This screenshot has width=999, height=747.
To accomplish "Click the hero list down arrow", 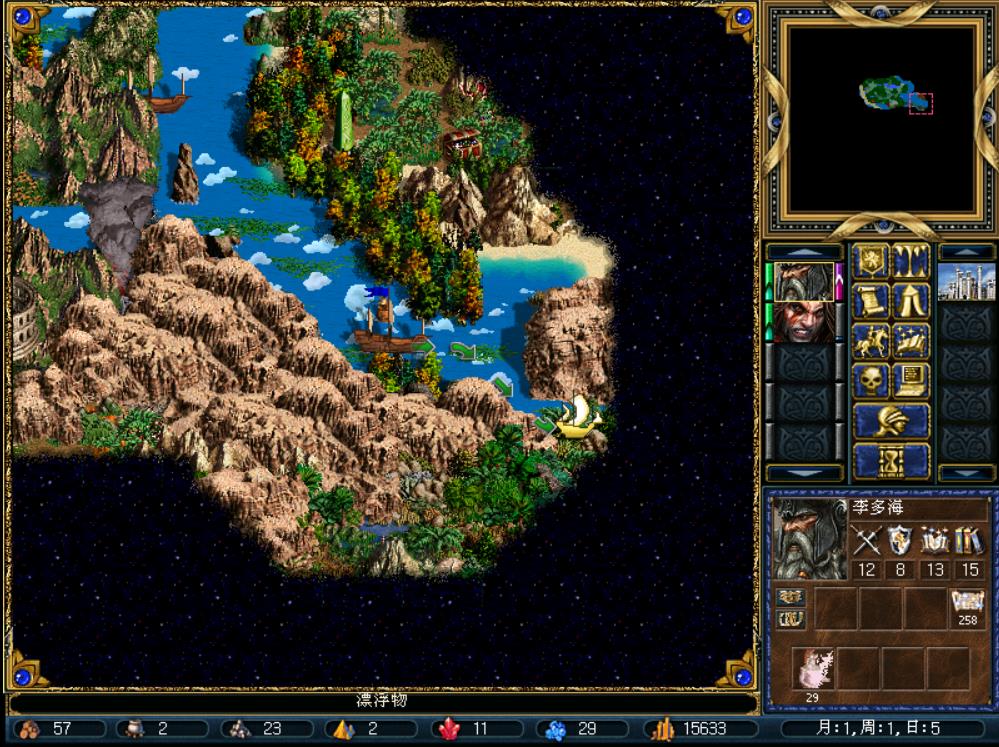I will click(804, 472).
